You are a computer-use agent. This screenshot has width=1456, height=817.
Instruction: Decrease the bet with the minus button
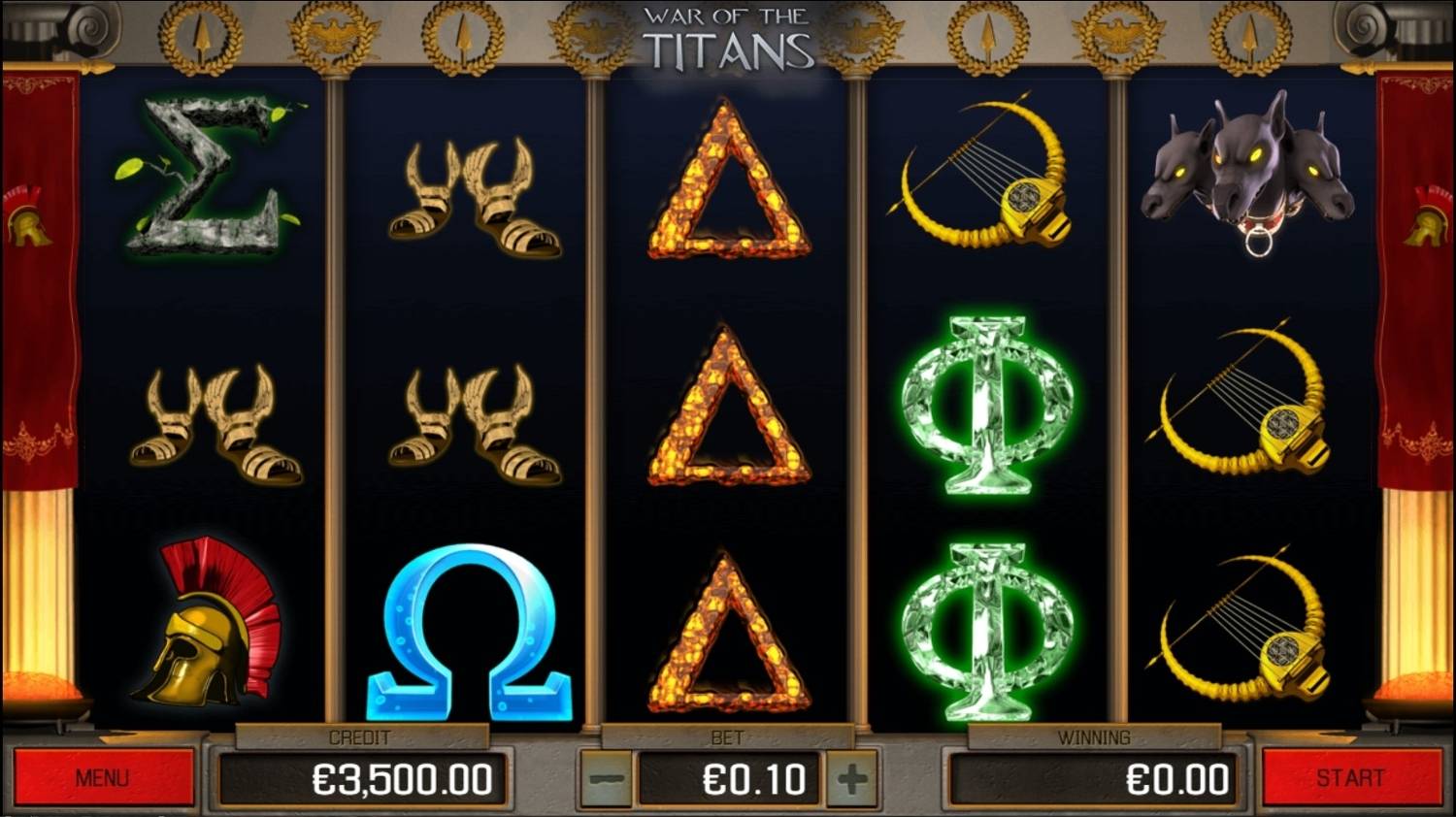(603, 776)
